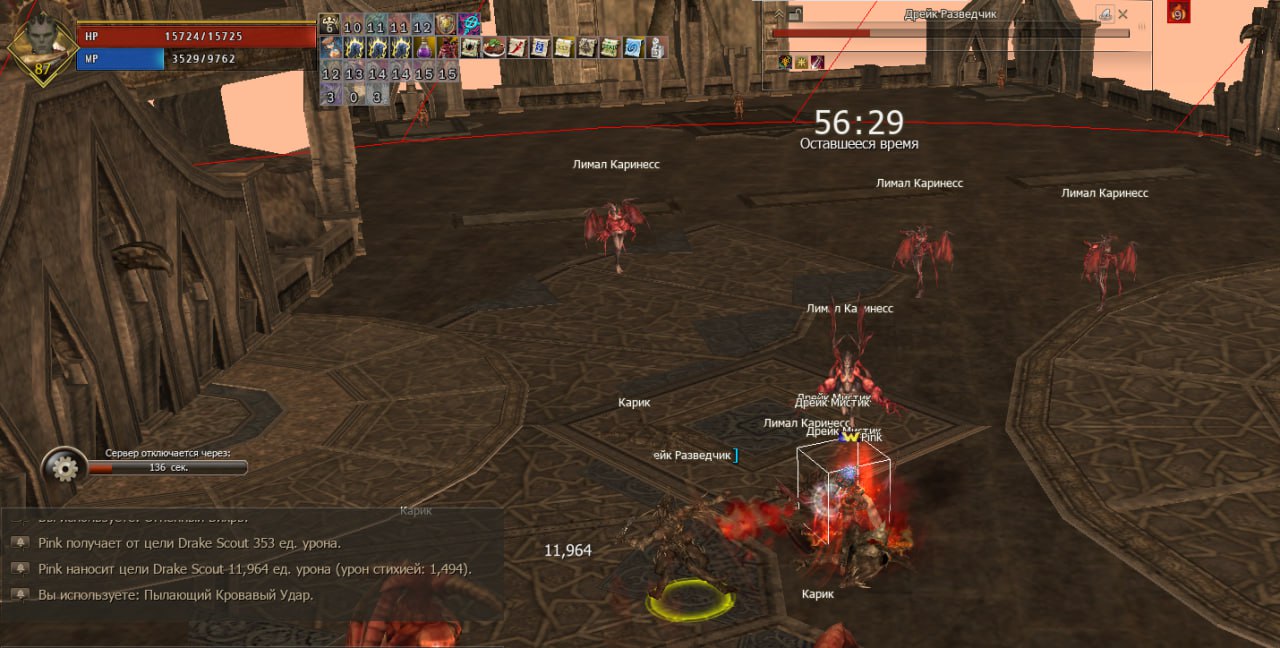Select the red sword scroll buff
This screenshot has height=648, width=1280.
[x=516, y=47]
